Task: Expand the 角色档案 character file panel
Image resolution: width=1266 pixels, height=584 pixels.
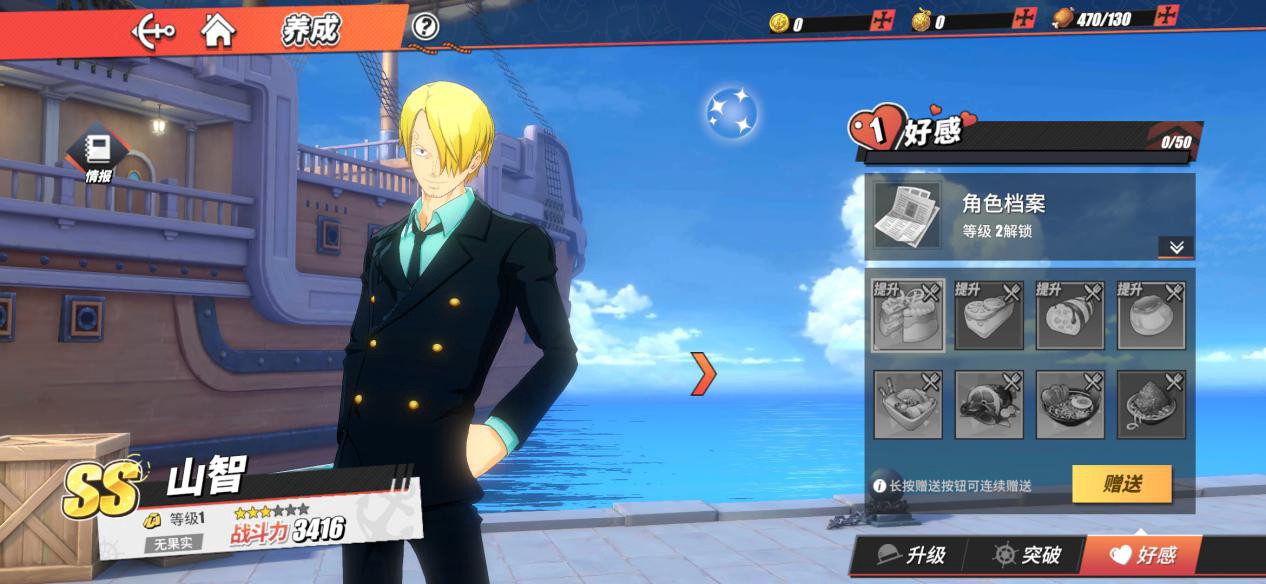Action: [x=1176, y=247]
